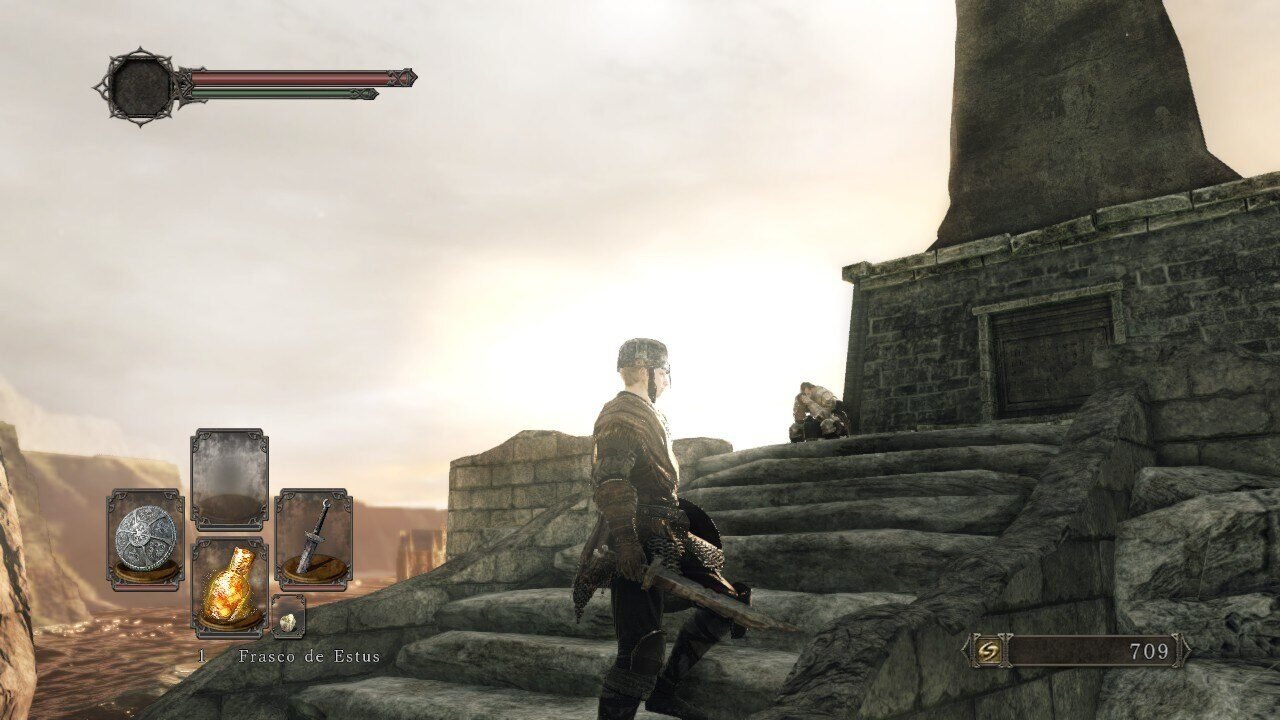Select the round silver shield slot
This screenshot has width=1280, height=720.
[x=146, y=539]
